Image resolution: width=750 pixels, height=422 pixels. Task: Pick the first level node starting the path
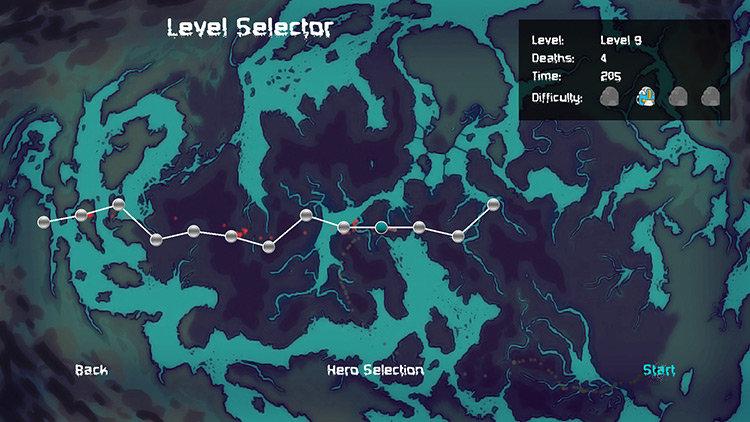pyautogui.click(x=43, y=221)
